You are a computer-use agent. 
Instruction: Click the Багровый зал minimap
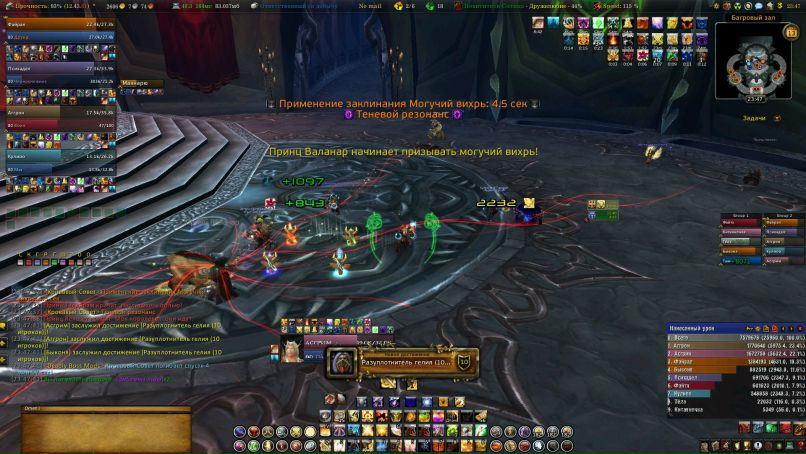[x=755, y=62]
